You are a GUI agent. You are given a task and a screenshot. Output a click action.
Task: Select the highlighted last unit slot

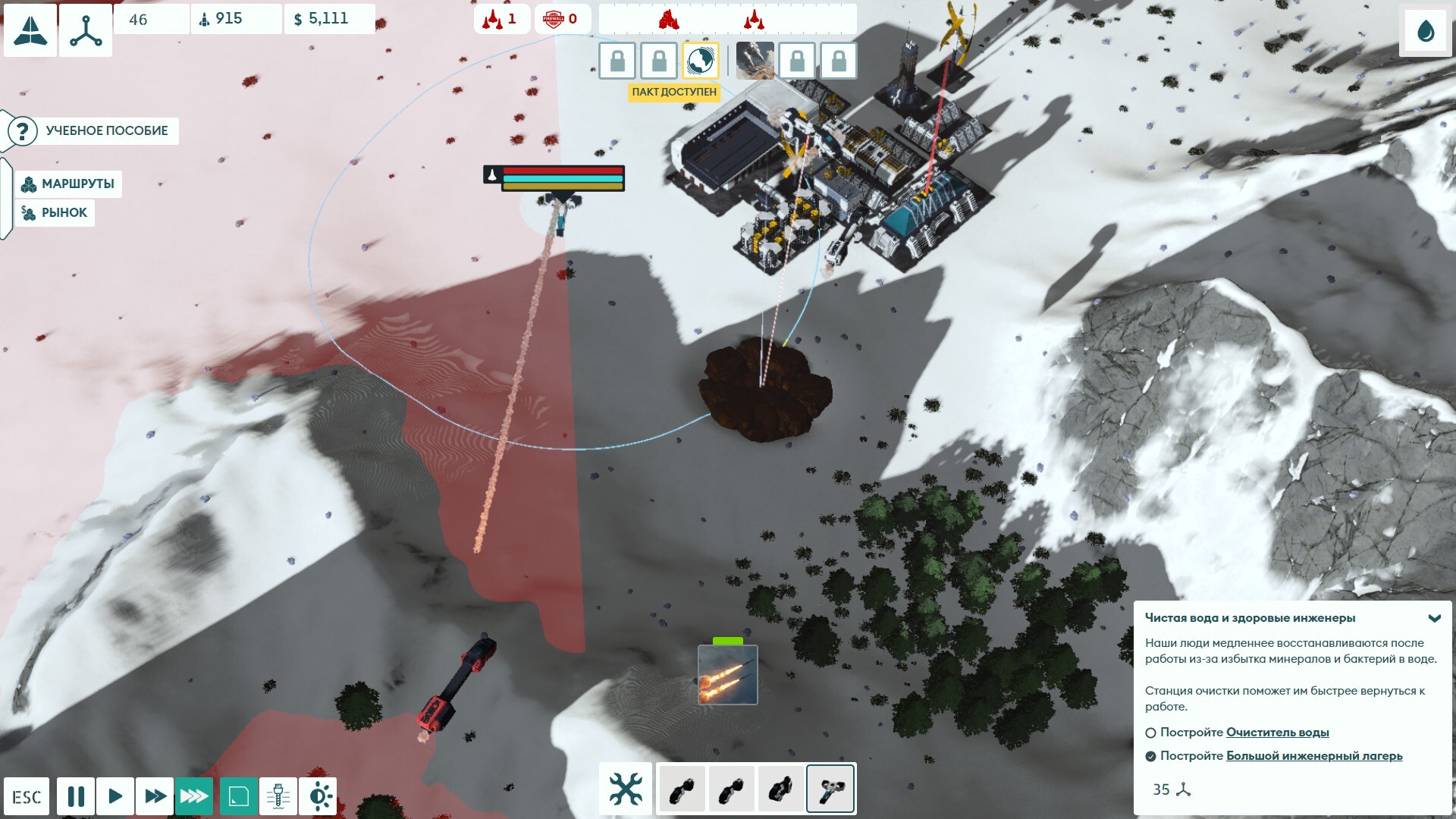click(830, 789)
